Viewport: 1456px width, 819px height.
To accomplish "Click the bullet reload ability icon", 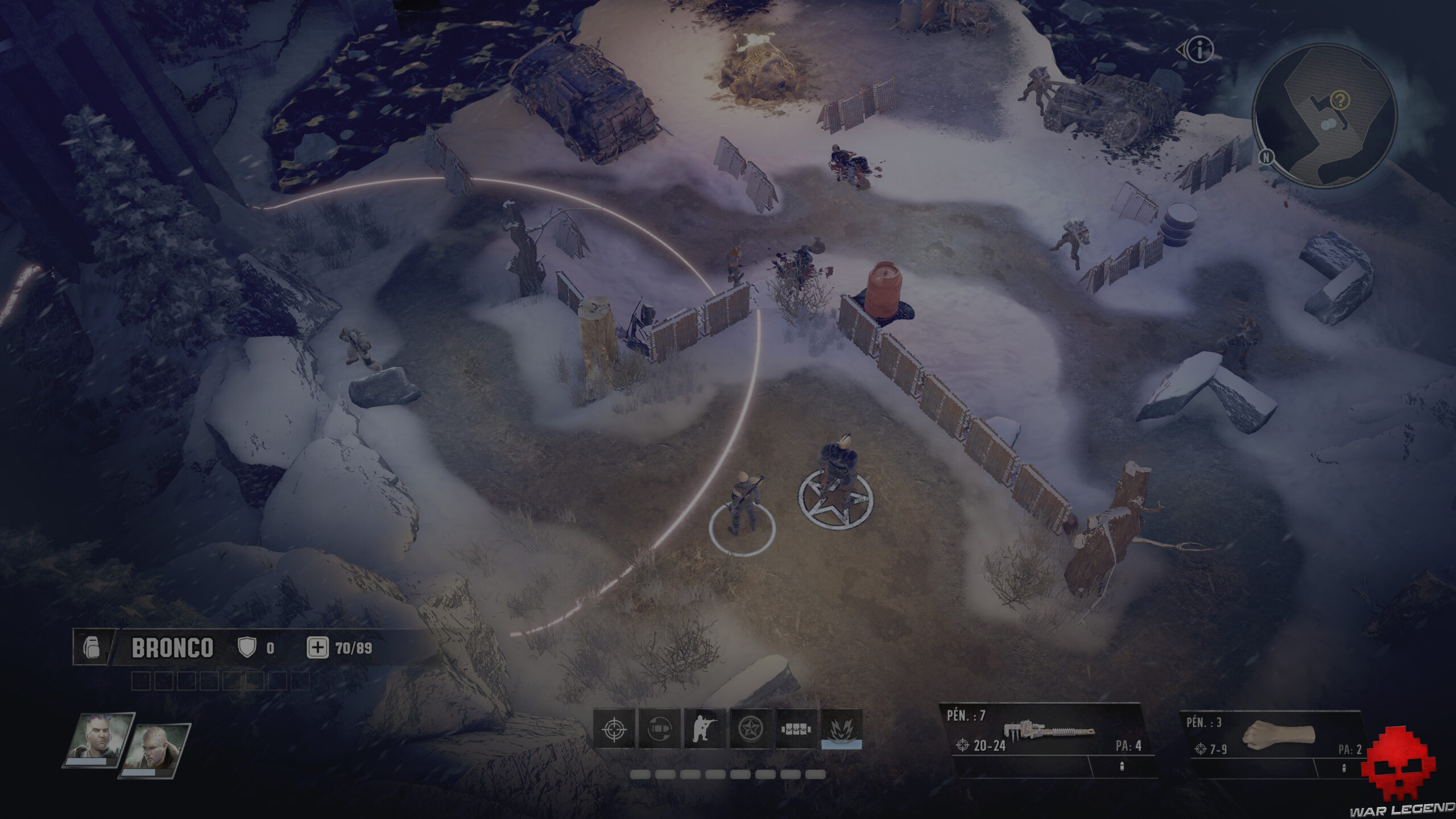I will click(660, 729).
